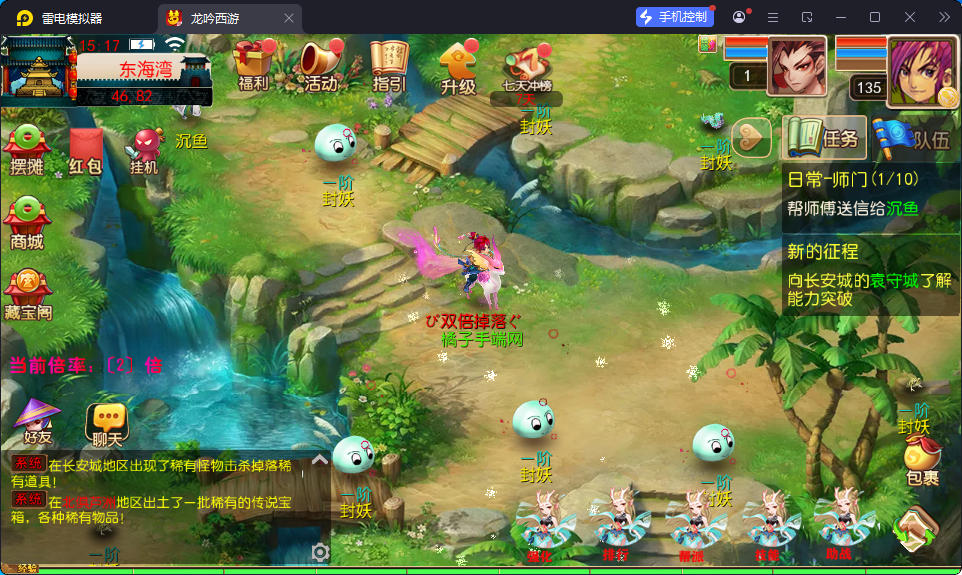Open the 商城 shop
The height and width of the screenshot is (575, 962).
[x=27, y=224]
